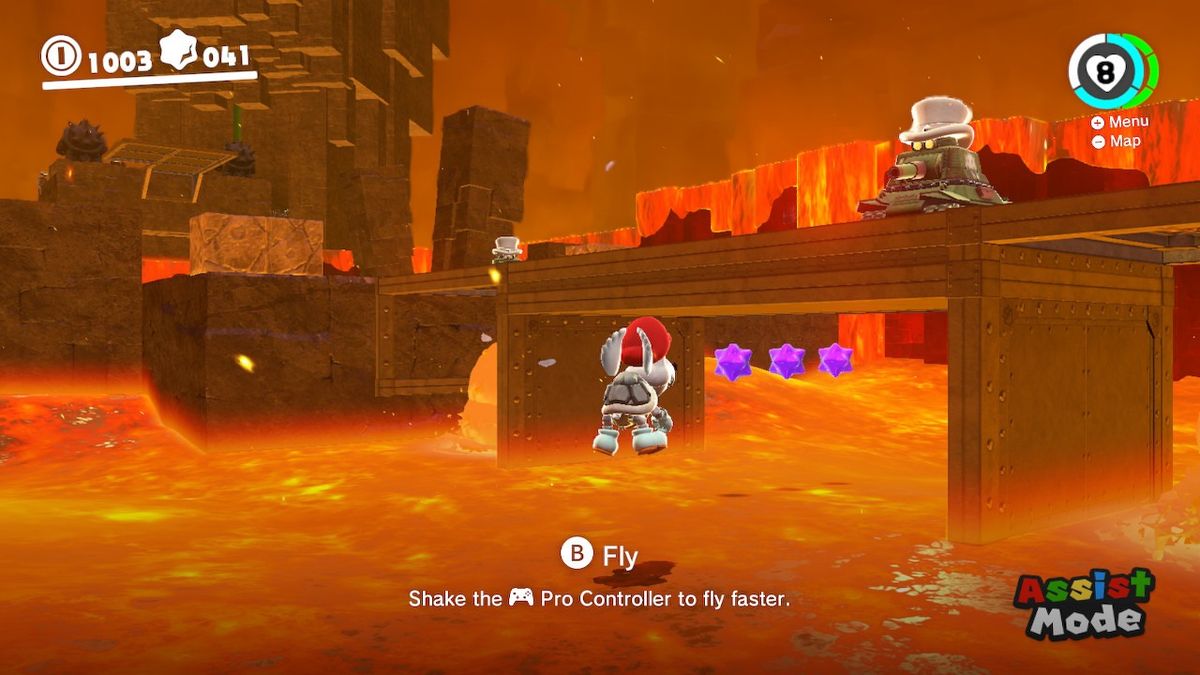
Task: Show the Map via the HUD label
Action: click(x=1117, y=141)
